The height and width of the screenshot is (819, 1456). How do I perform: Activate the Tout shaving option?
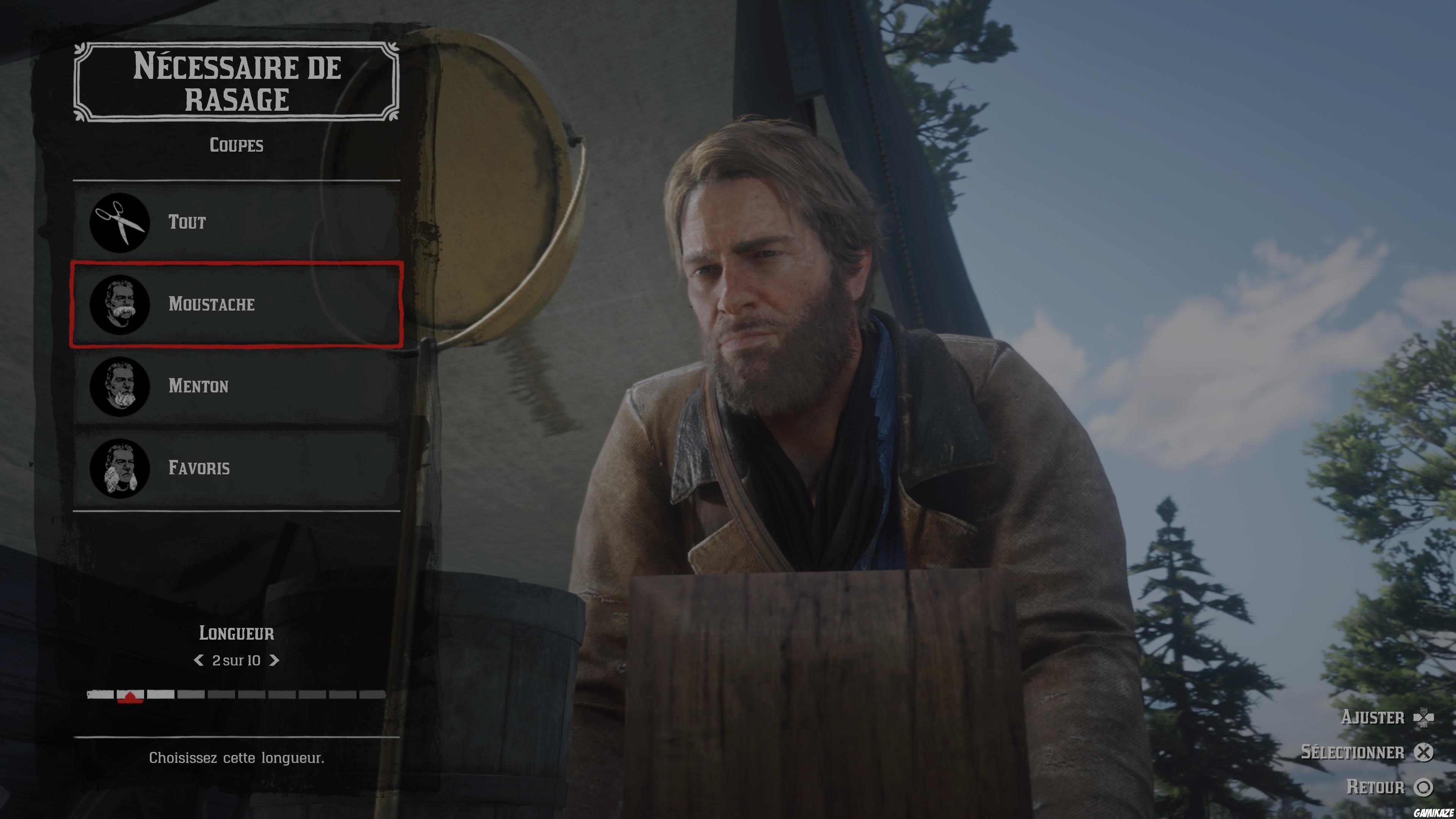(237, 223)
